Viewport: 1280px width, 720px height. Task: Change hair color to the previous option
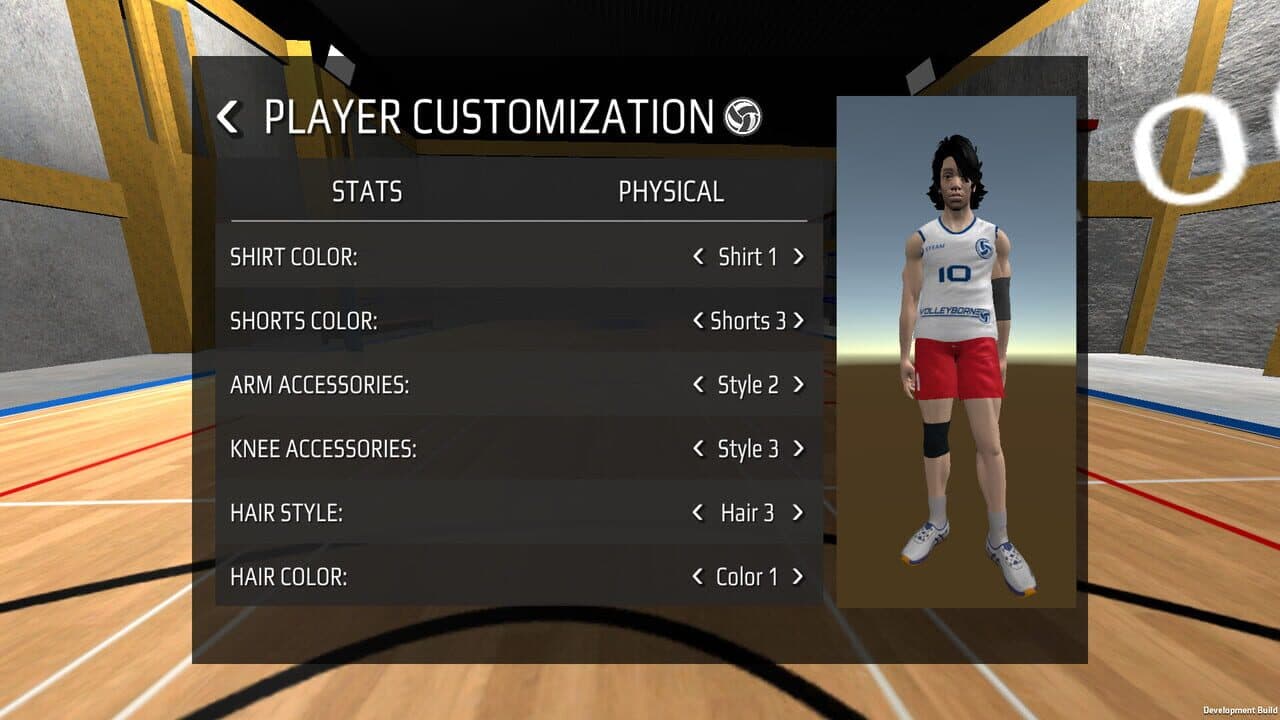[x=698, y=576]
